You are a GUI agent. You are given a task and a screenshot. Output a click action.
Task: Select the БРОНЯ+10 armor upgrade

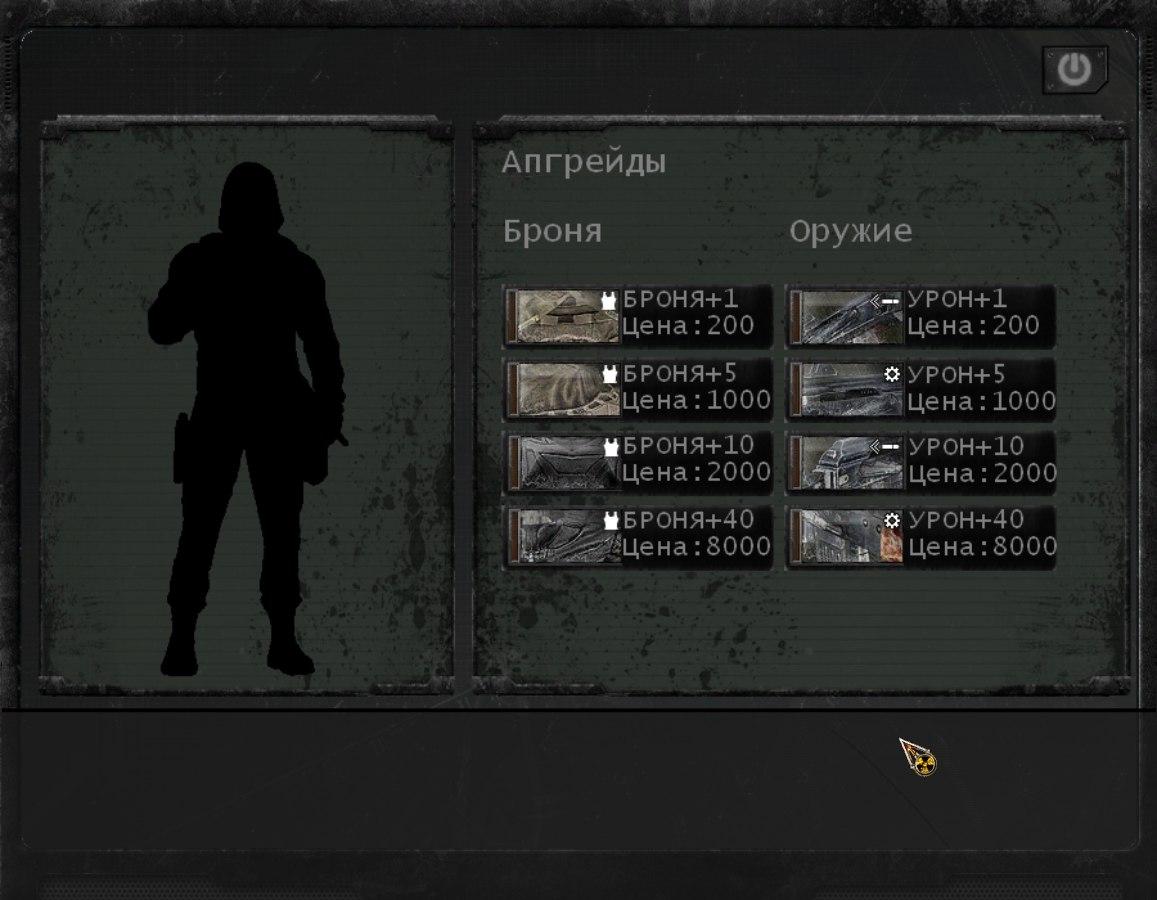pos(637,462)
